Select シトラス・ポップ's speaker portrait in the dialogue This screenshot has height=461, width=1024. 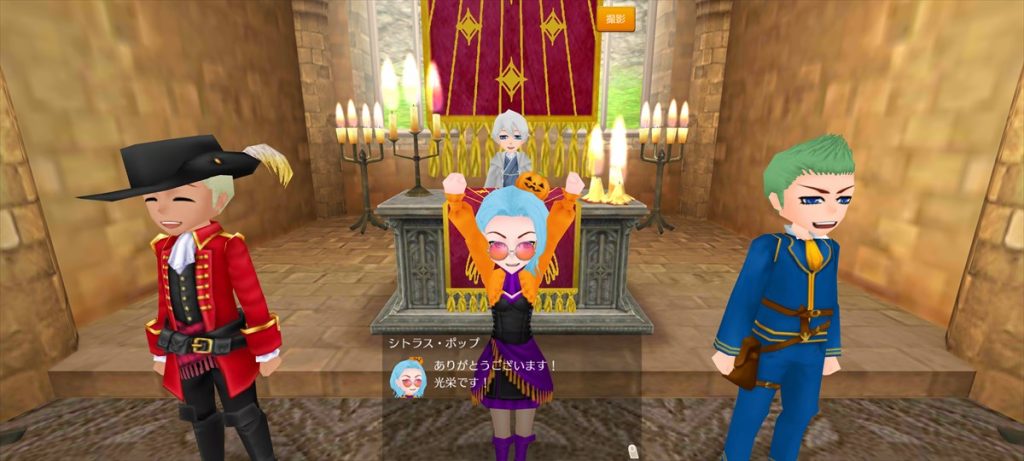coord(408,377)
